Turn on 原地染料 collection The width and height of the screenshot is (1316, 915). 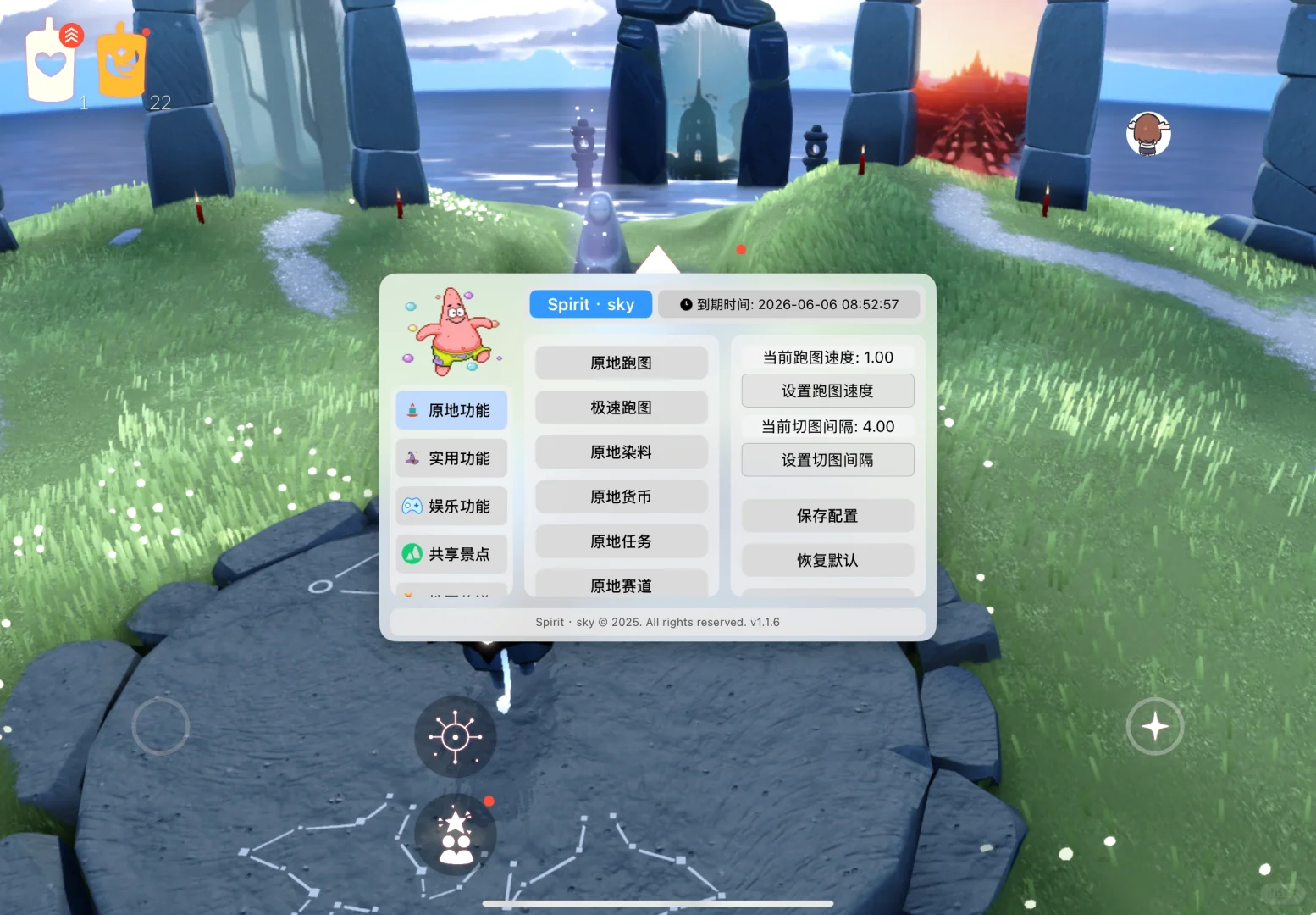click(621, 452)
